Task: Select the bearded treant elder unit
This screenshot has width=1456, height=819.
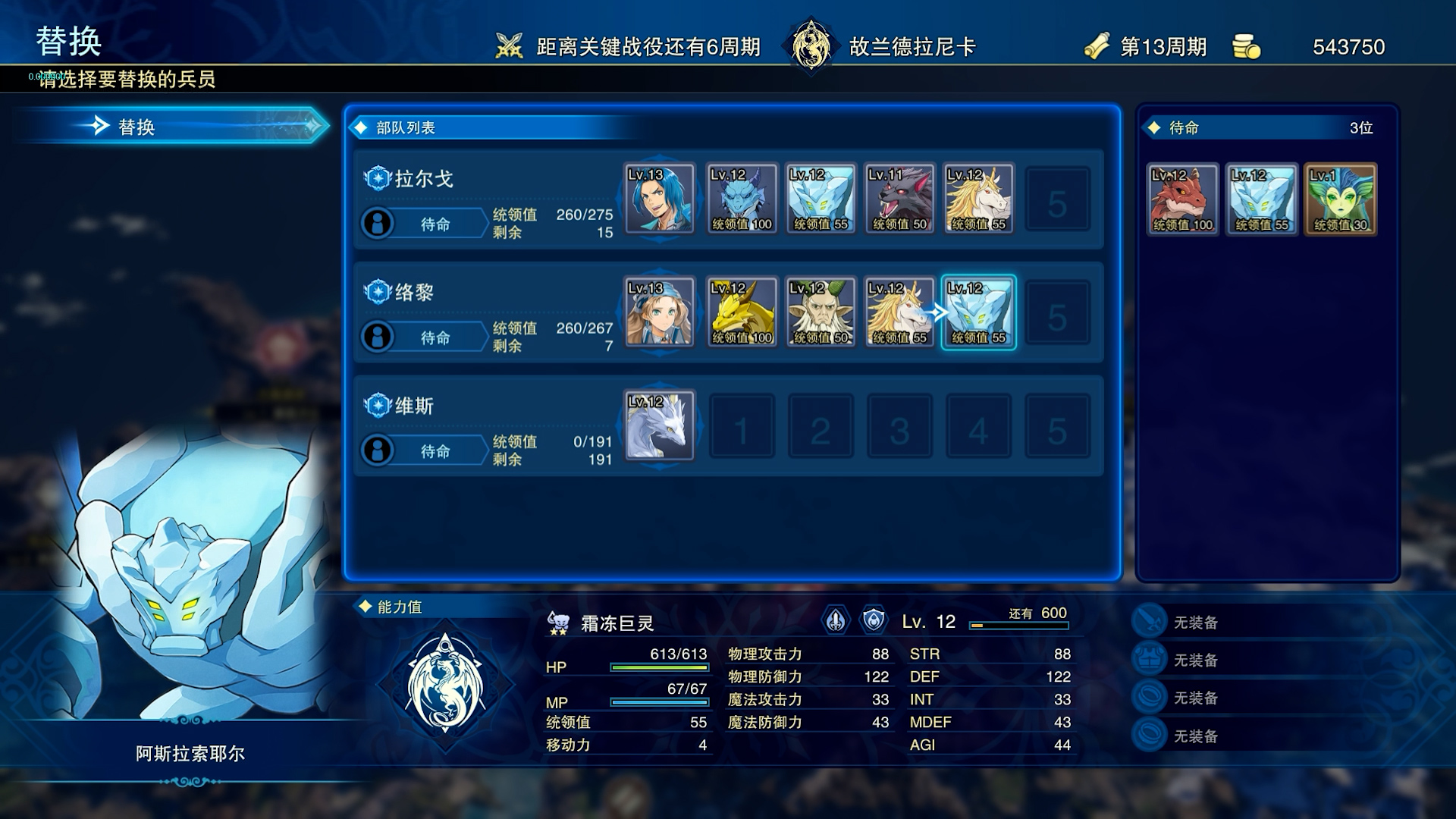Action: click(x=821, y=312)
